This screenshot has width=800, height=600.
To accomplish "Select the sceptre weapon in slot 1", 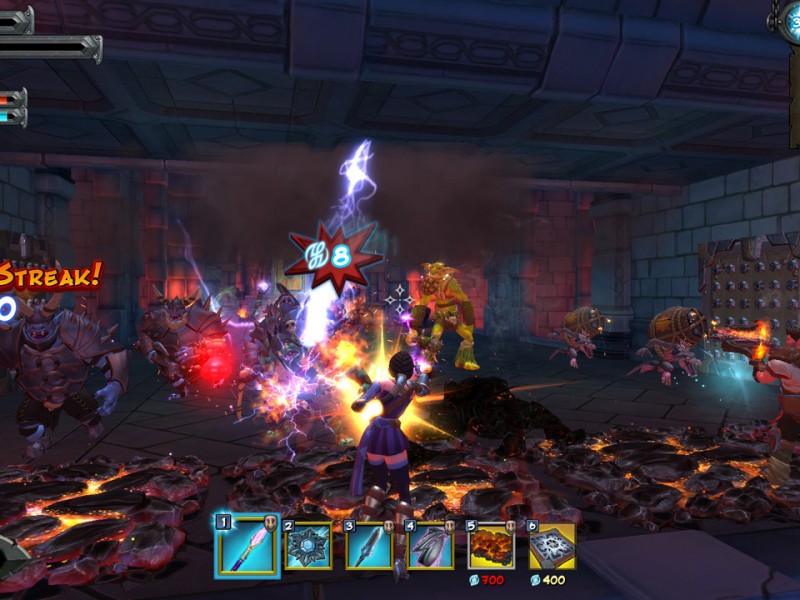I will click(246, 546).
